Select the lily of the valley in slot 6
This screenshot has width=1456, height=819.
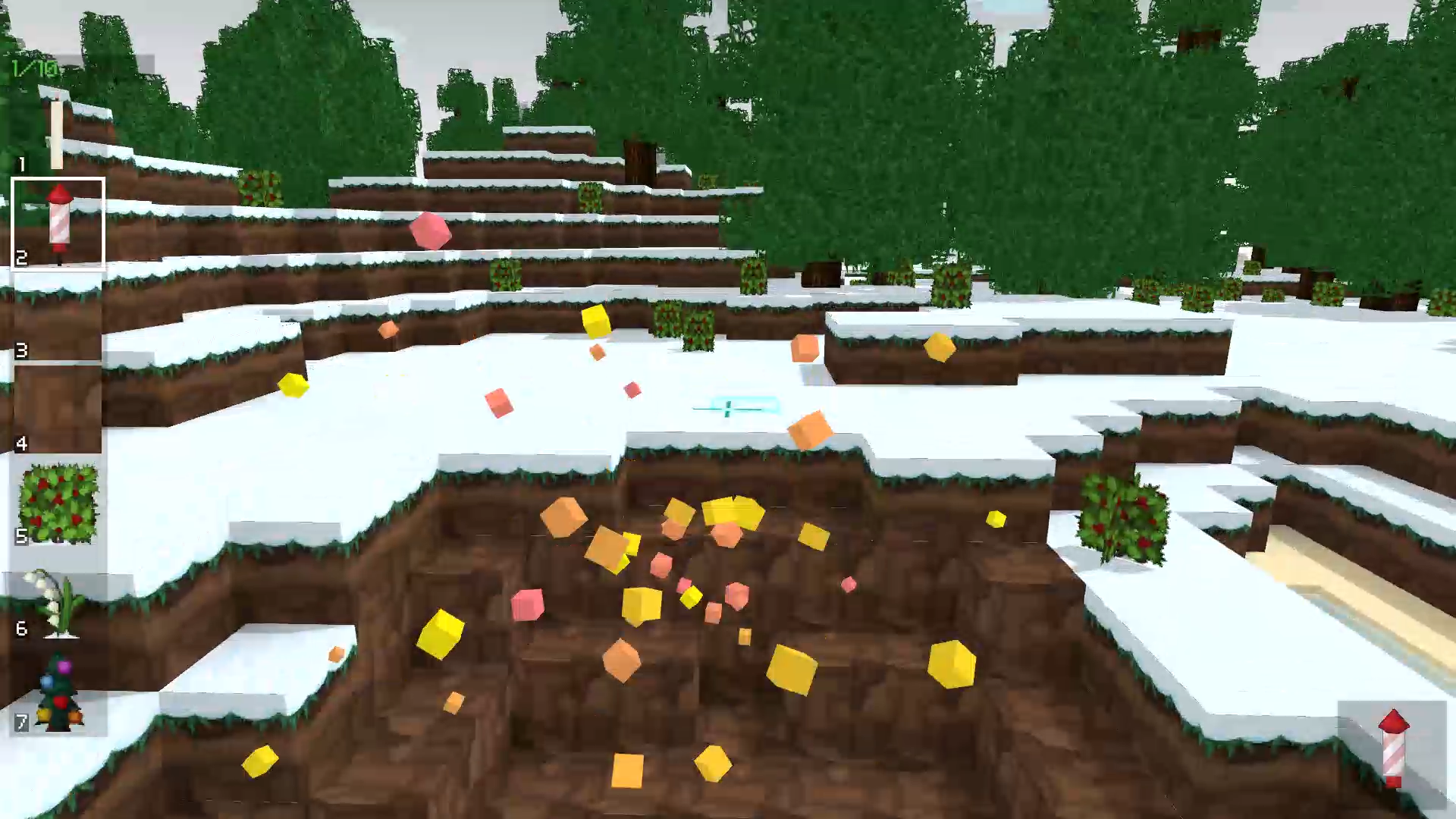click(x=58, y=599)
